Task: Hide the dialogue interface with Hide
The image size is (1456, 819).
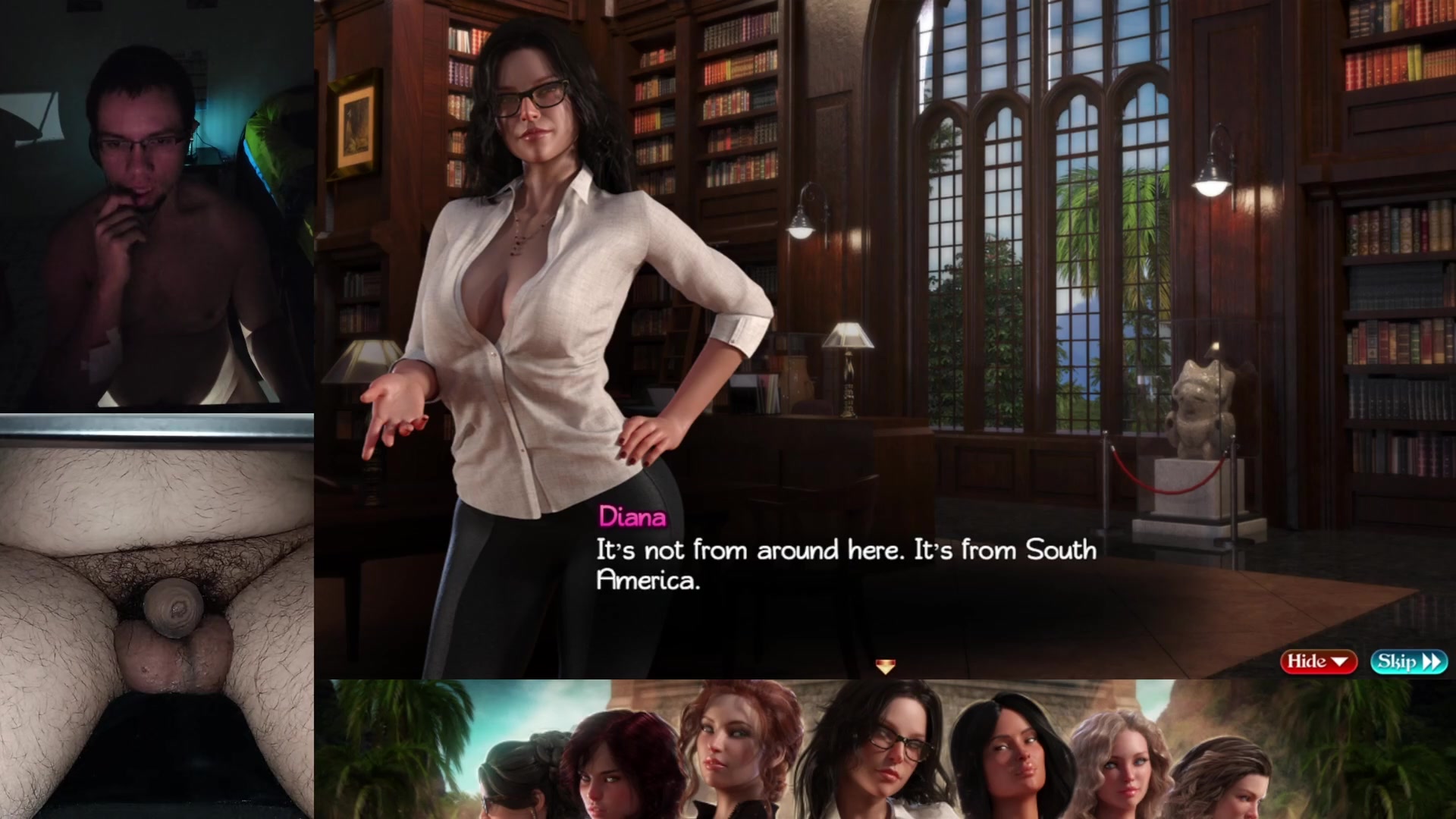Action: (1317, 661)
